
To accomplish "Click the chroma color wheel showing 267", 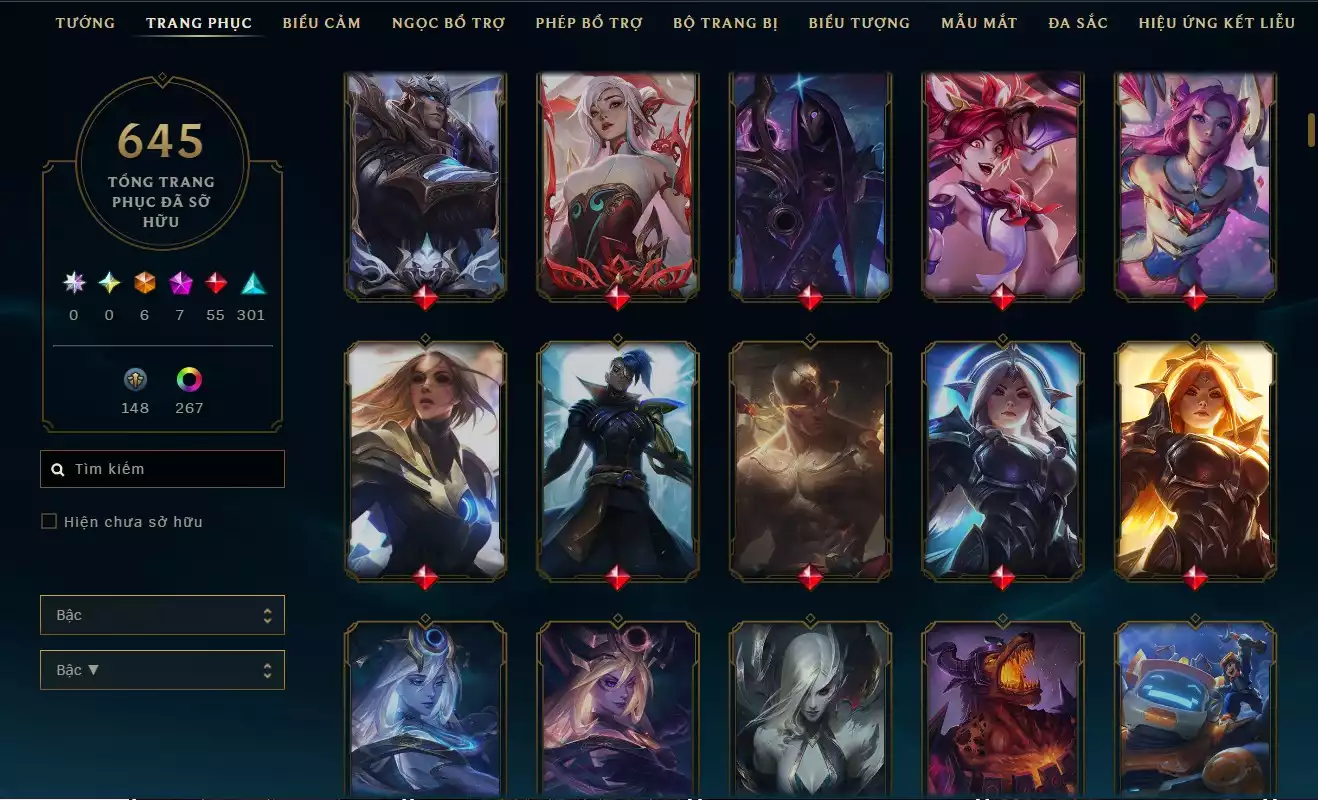I will click(x=189, y=381).
